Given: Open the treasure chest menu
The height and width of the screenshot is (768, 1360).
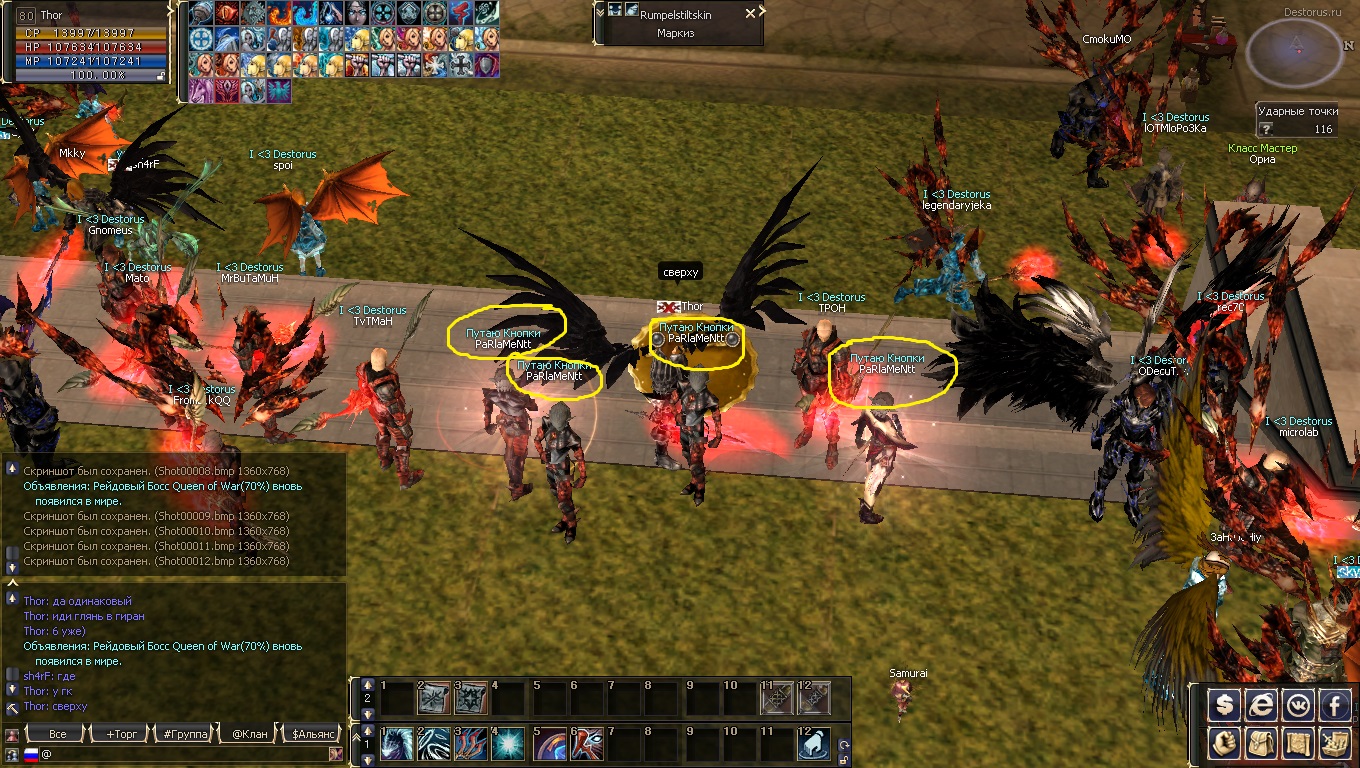Looking at the screenshot, I should click(1335, 742).
